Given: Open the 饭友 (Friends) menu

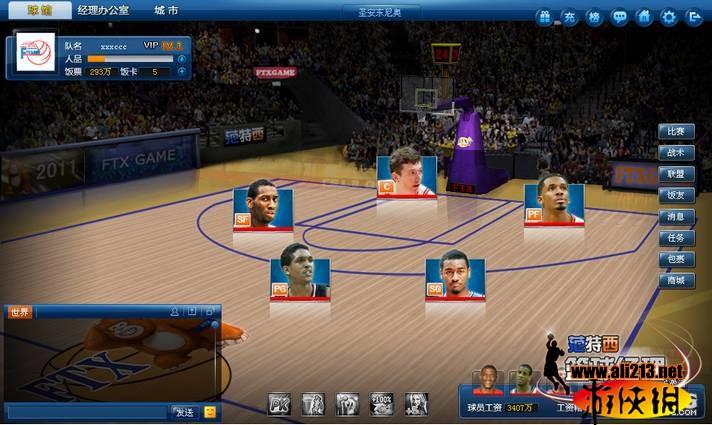Looking at the screenshot, I should pyautogui.click(x=677, y=196).
